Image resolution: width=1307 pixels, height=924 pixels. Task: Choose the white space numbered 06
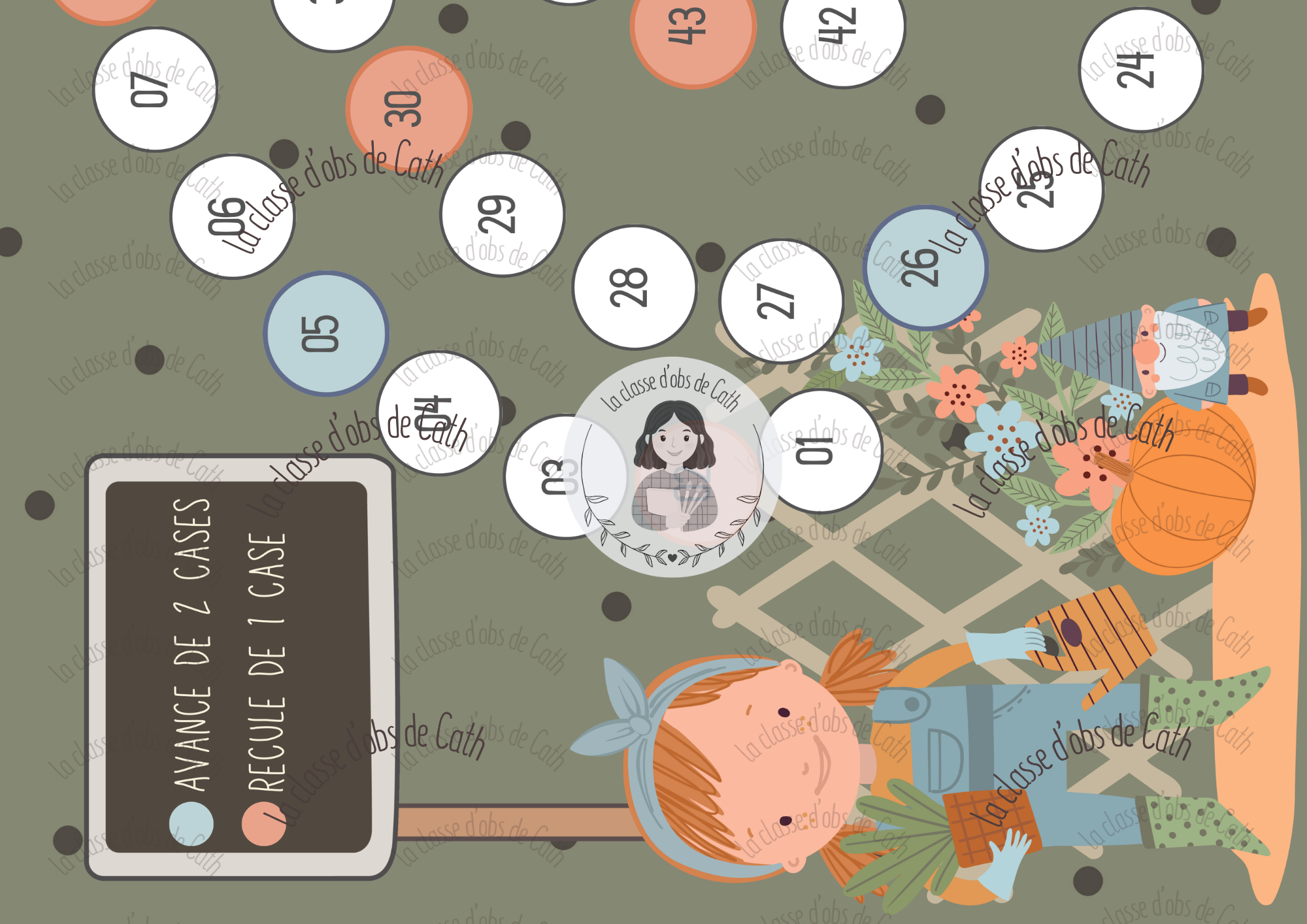point(232,216)
